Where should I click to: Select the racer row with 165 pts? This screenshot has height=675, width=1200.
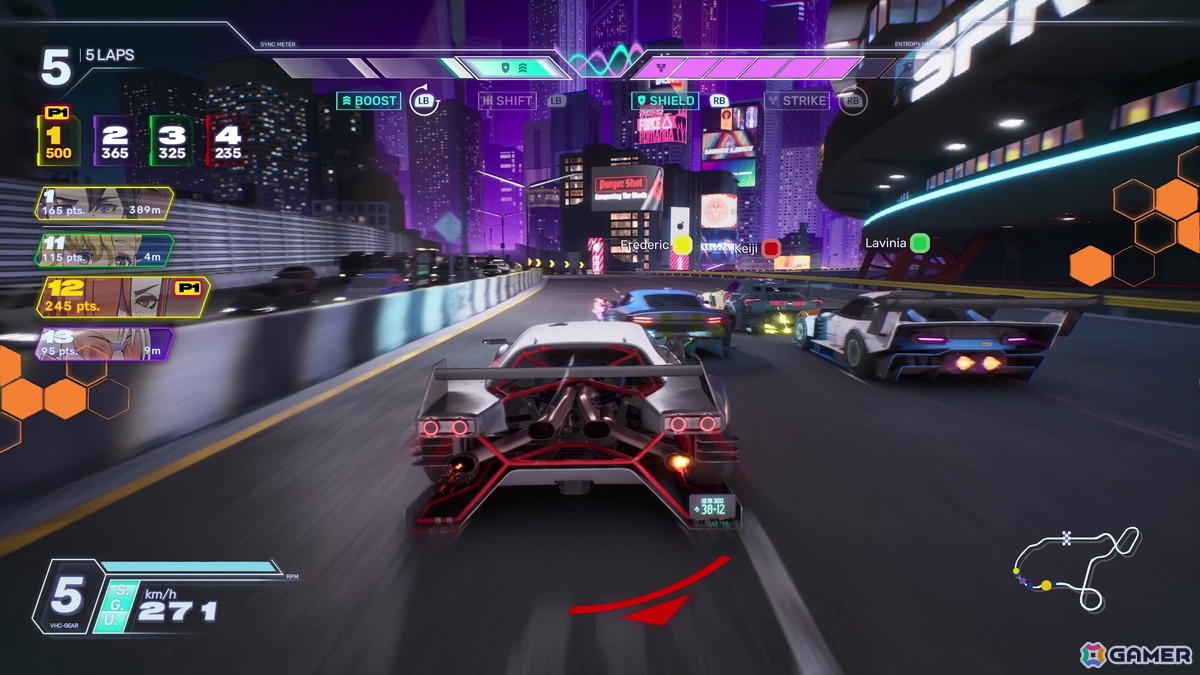103,203
